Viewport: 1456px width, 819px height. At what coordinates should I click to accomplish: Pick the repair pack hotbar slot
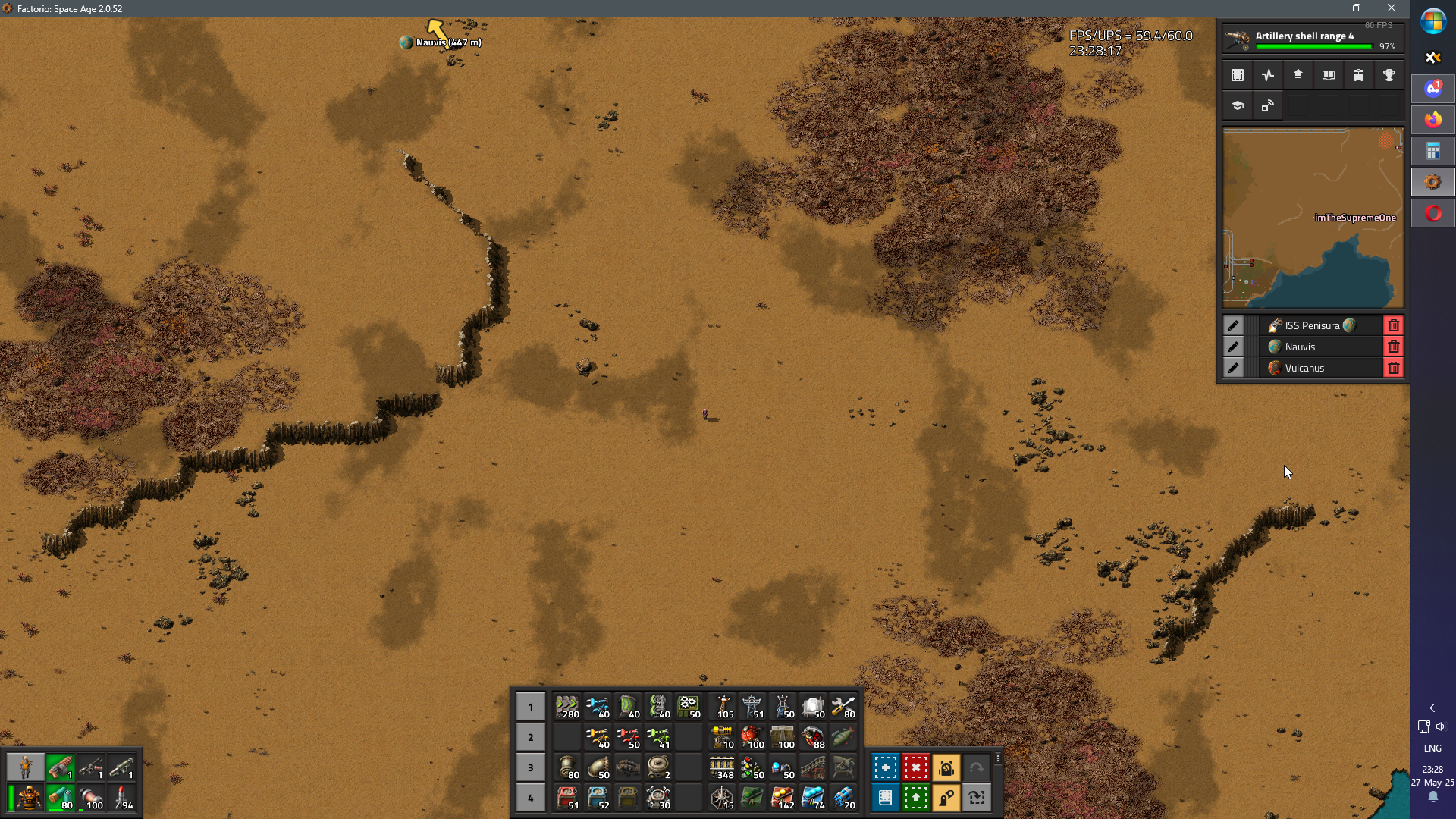click(x=843, y=707)
